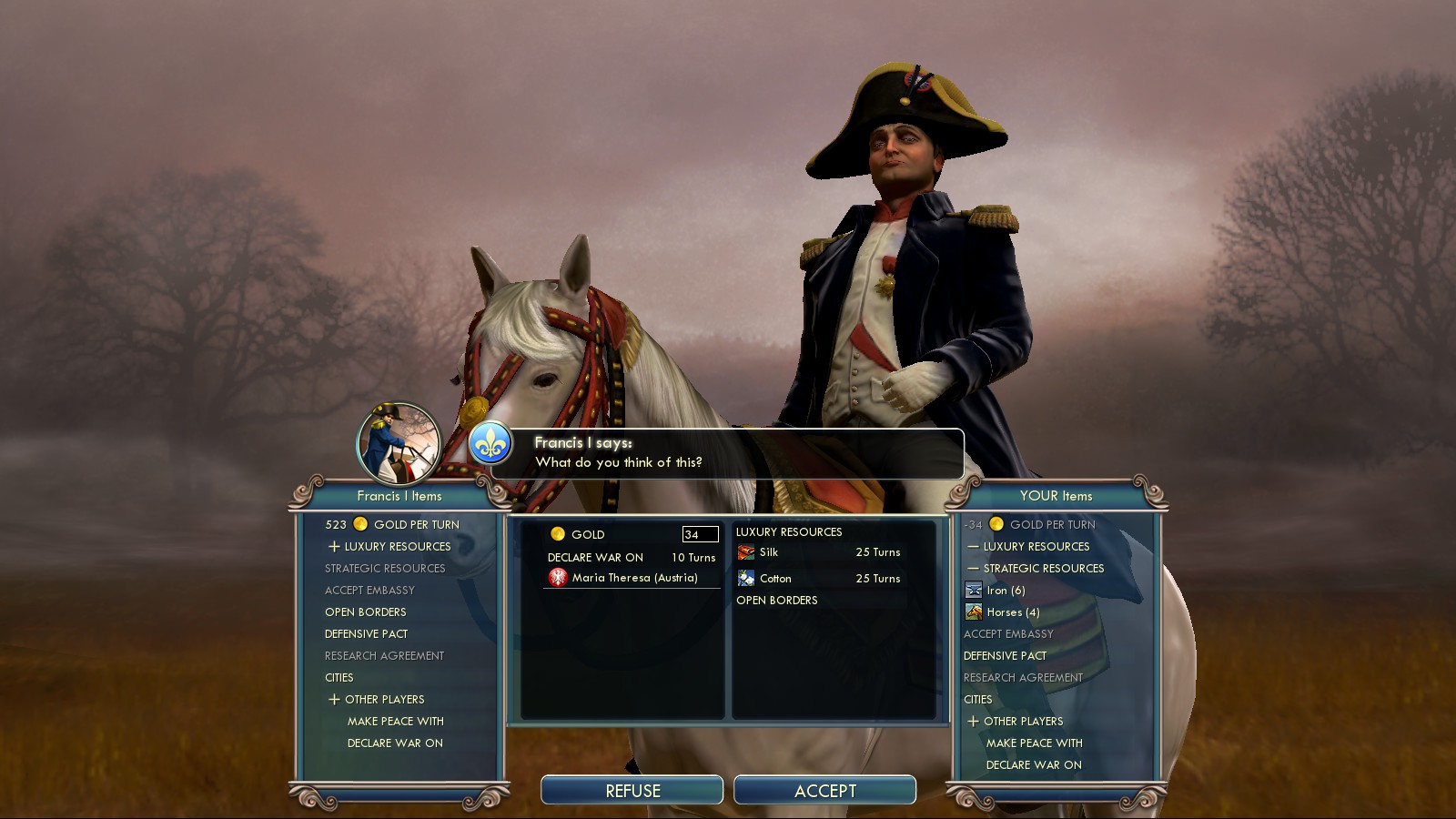This screenshot has height=819, width=1456.
Task: Expand Luxury Resources in Francis I Items
Action: [397, 547]
